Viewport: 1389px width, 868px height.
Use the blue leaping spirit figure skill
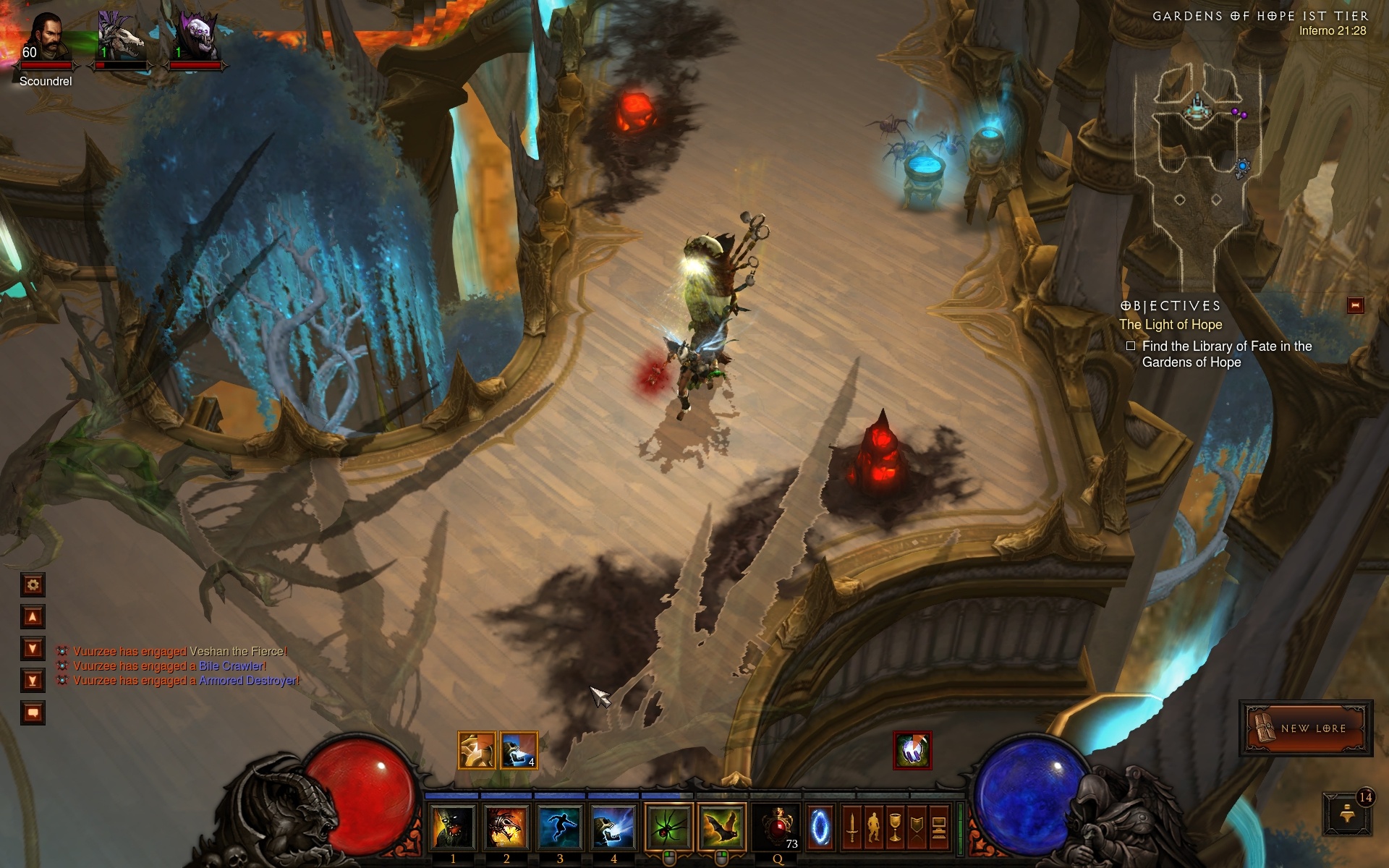pyautogui.click(x=560, y=827)
